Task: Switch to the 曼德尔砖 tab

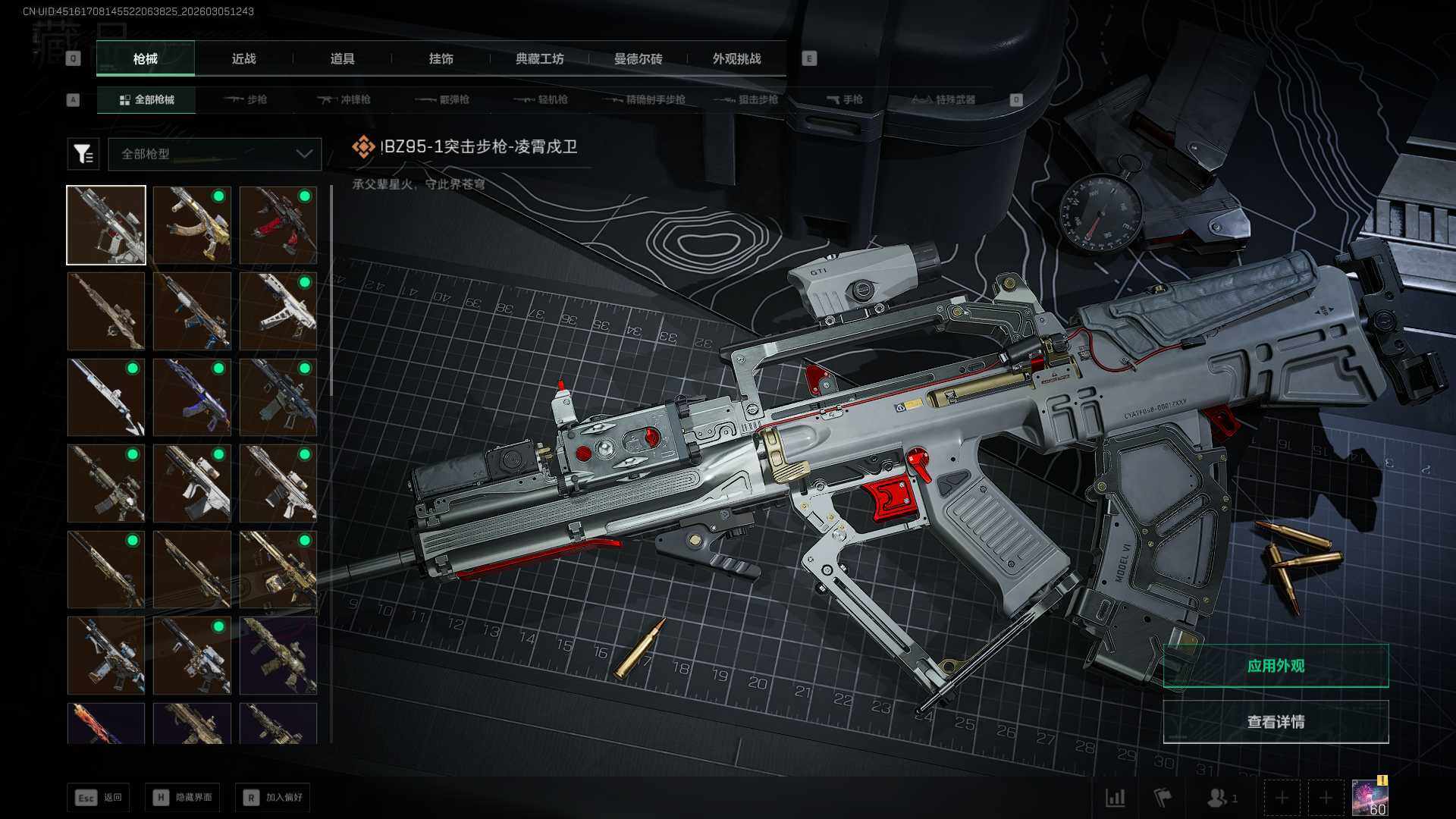Action: [x=638, y=58]
